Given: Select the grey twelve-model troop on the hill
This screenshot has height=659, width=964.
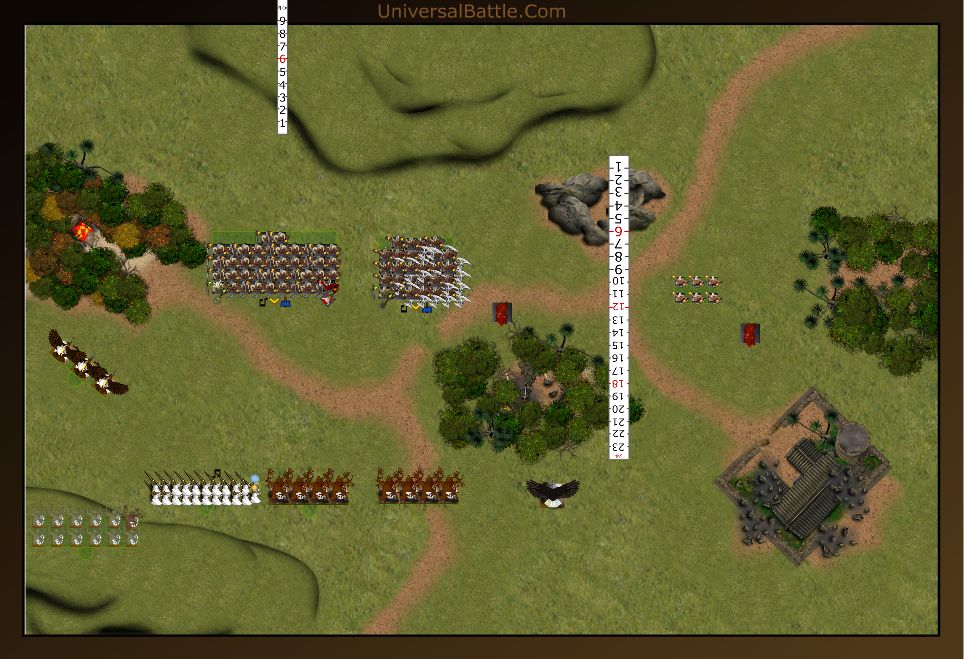Looking at the screenshot, I should tap(85, 529).
